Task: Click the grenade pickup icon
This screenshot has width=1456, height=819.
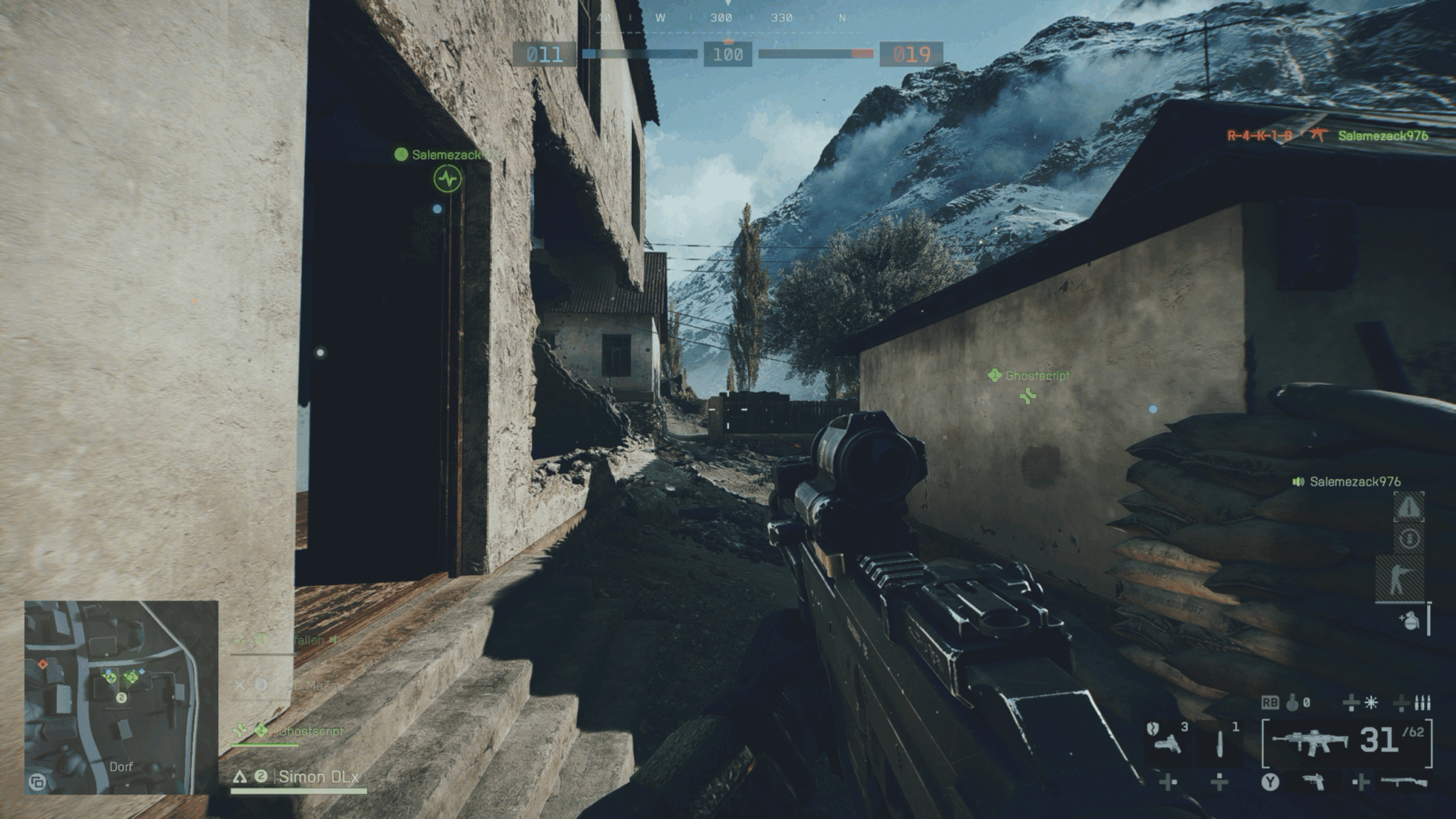Action: pos(1408,621)
